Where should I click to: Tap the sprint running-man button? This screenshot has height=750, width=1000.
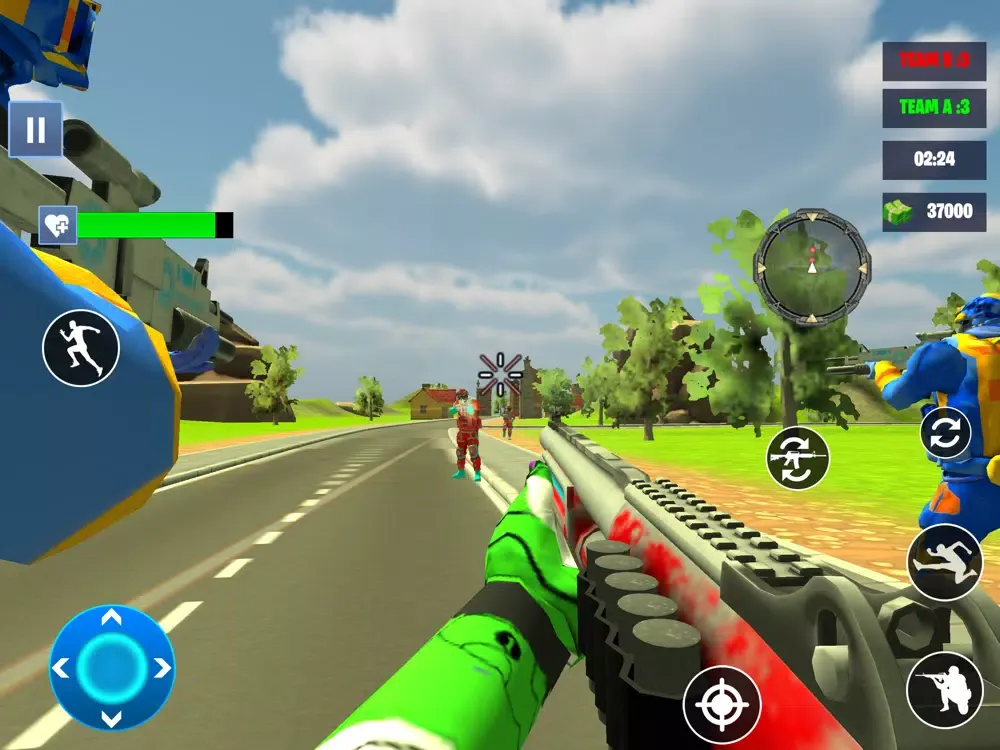point(81,348)
